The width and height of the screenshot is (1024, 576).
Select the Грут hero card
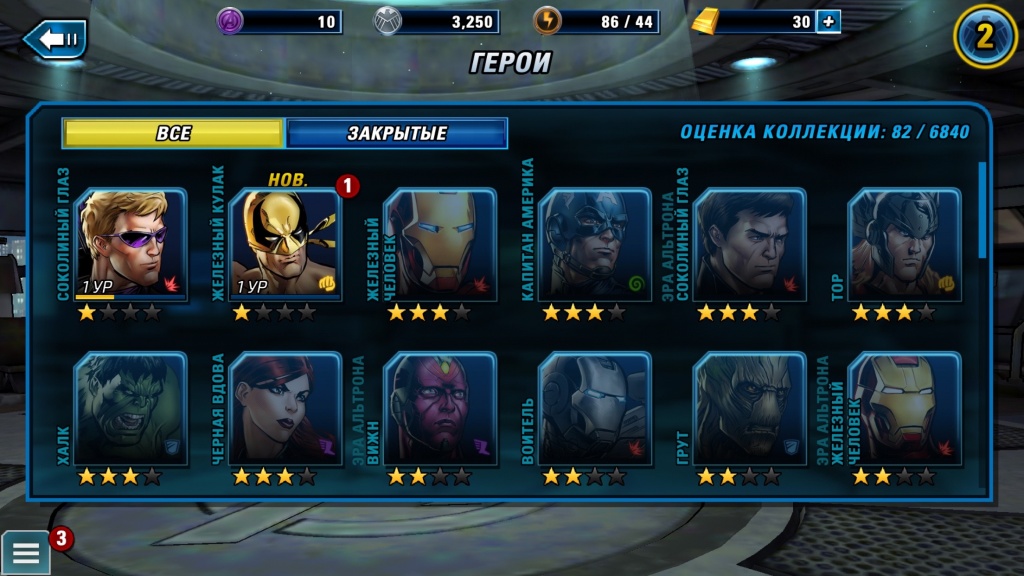coord(749,408)
